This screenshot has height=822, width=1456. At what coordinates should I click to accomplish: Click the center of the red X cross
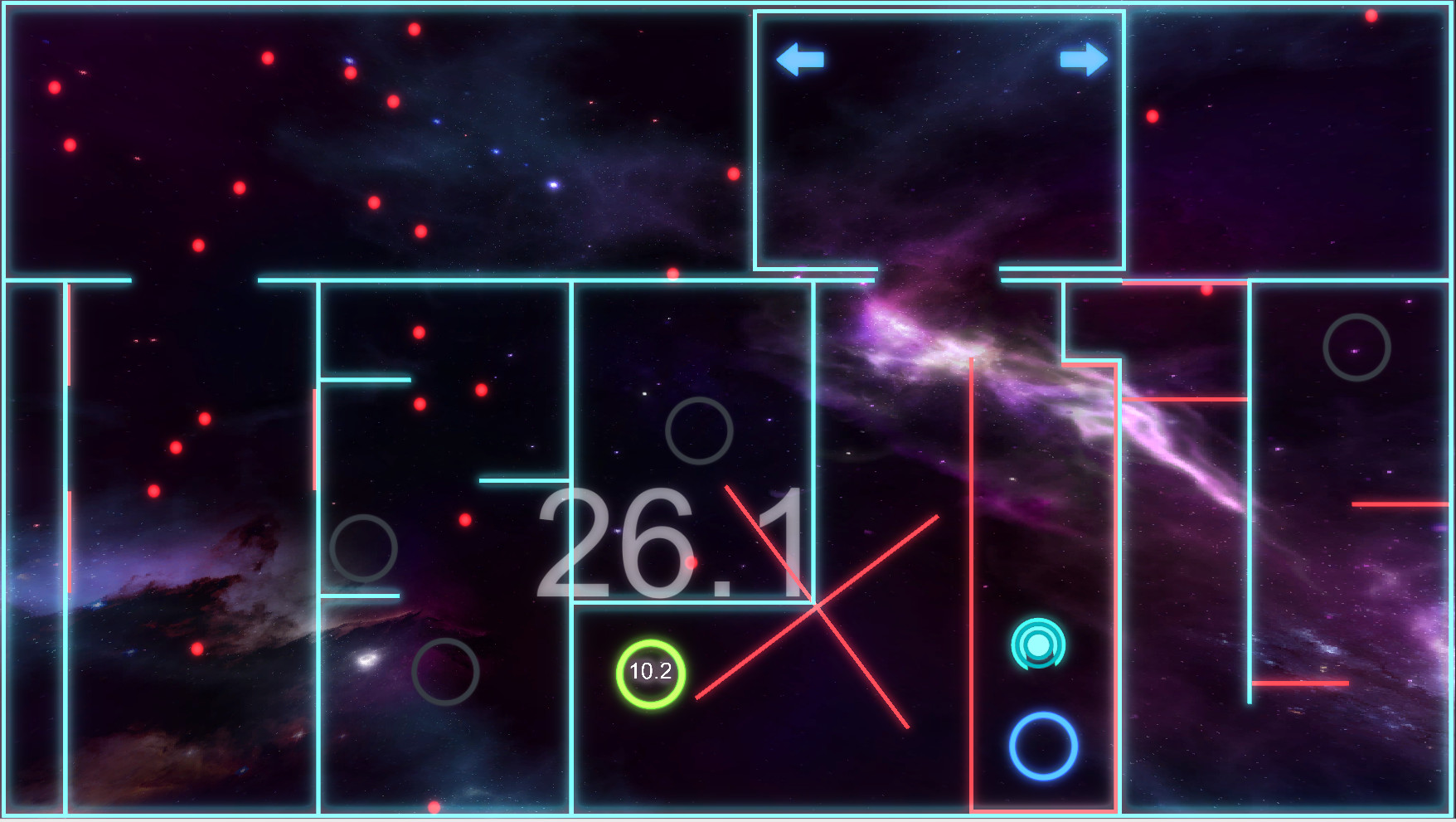pyautogui.click(x=815, y=604)
